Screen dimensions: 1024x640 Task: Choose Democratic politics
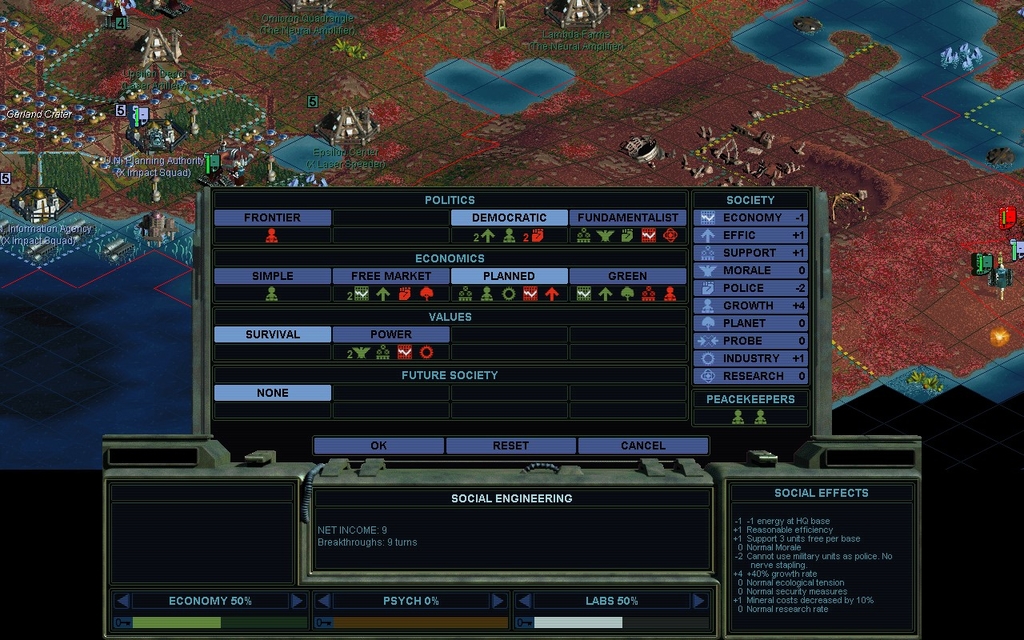pyautogui.click(x=509, y=217)
